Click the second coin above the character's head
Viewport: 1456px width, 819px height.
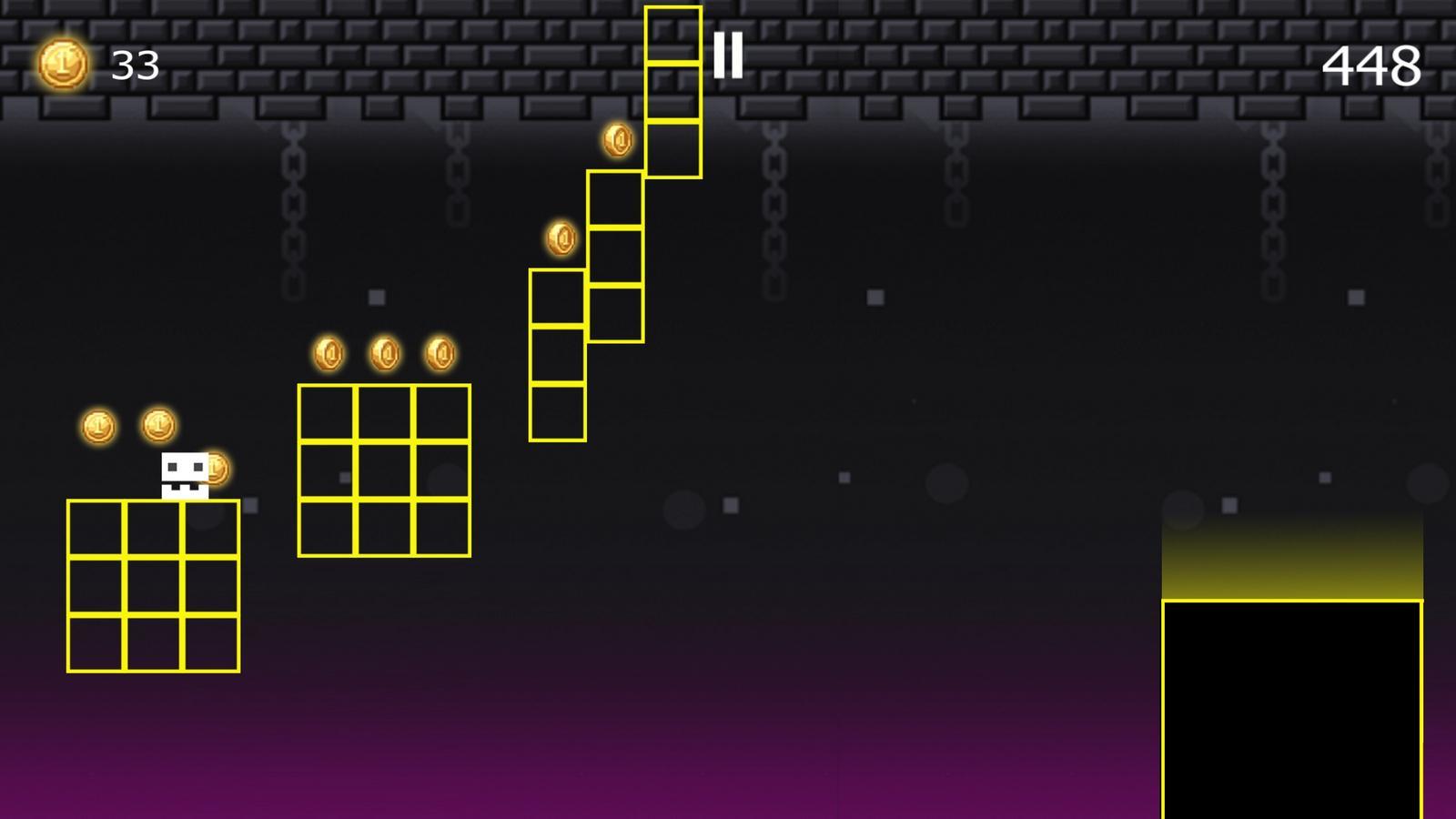157,422
